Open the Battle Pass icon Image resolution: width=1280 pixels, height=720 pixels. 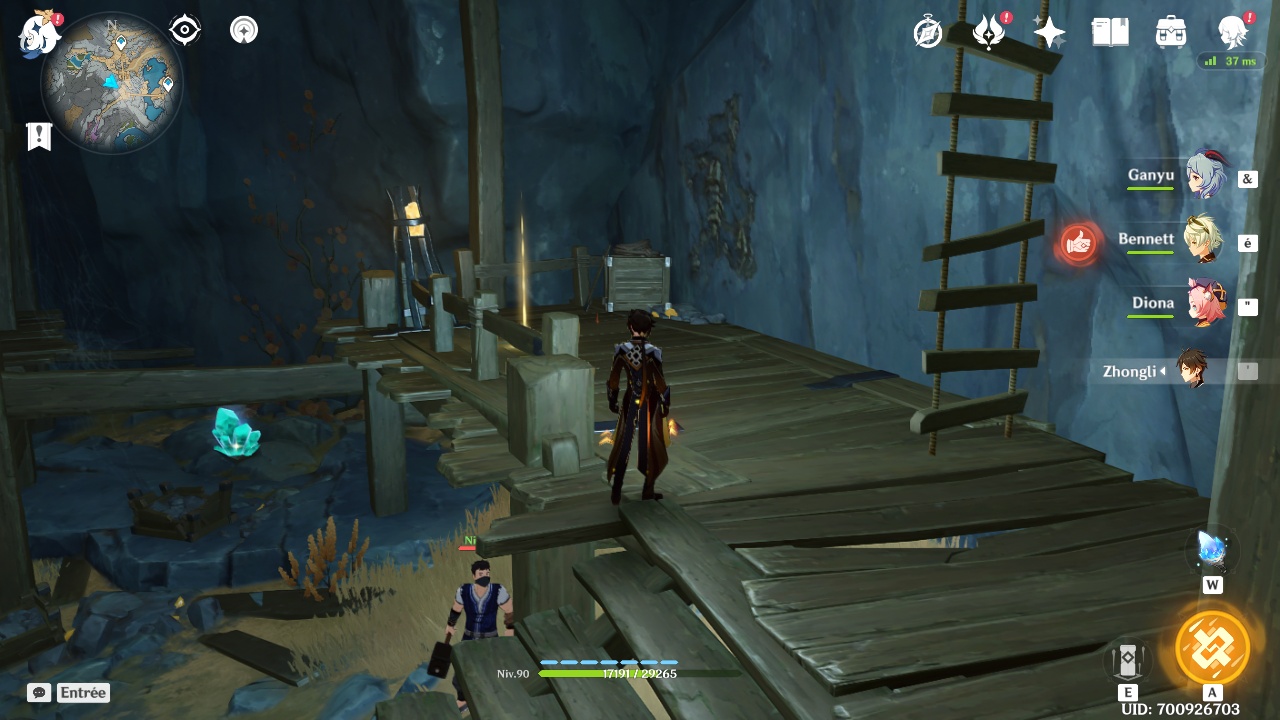coord(989,33)
